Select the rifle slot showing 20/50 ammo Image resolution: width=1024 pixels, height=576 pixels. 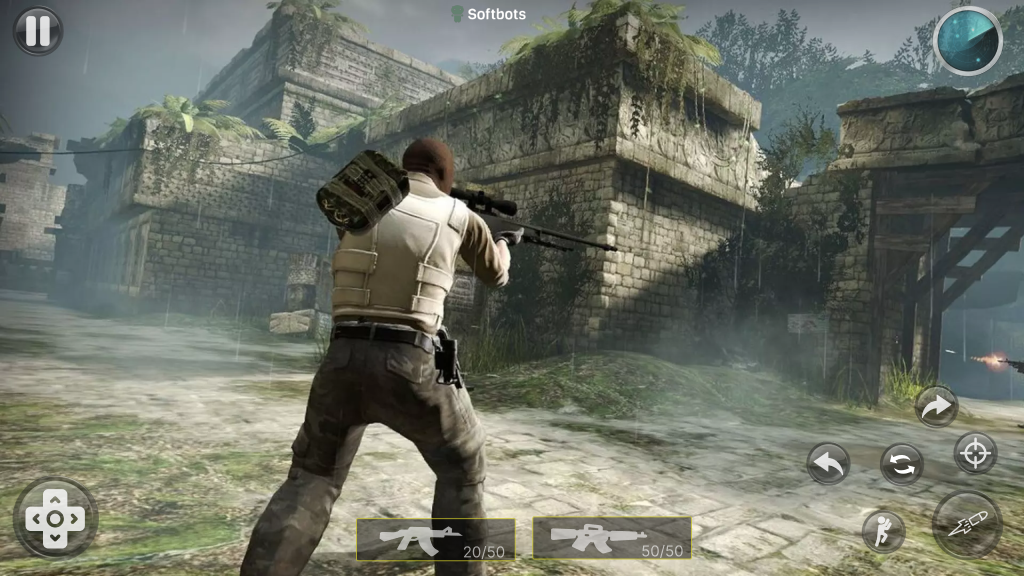point(435,538)
